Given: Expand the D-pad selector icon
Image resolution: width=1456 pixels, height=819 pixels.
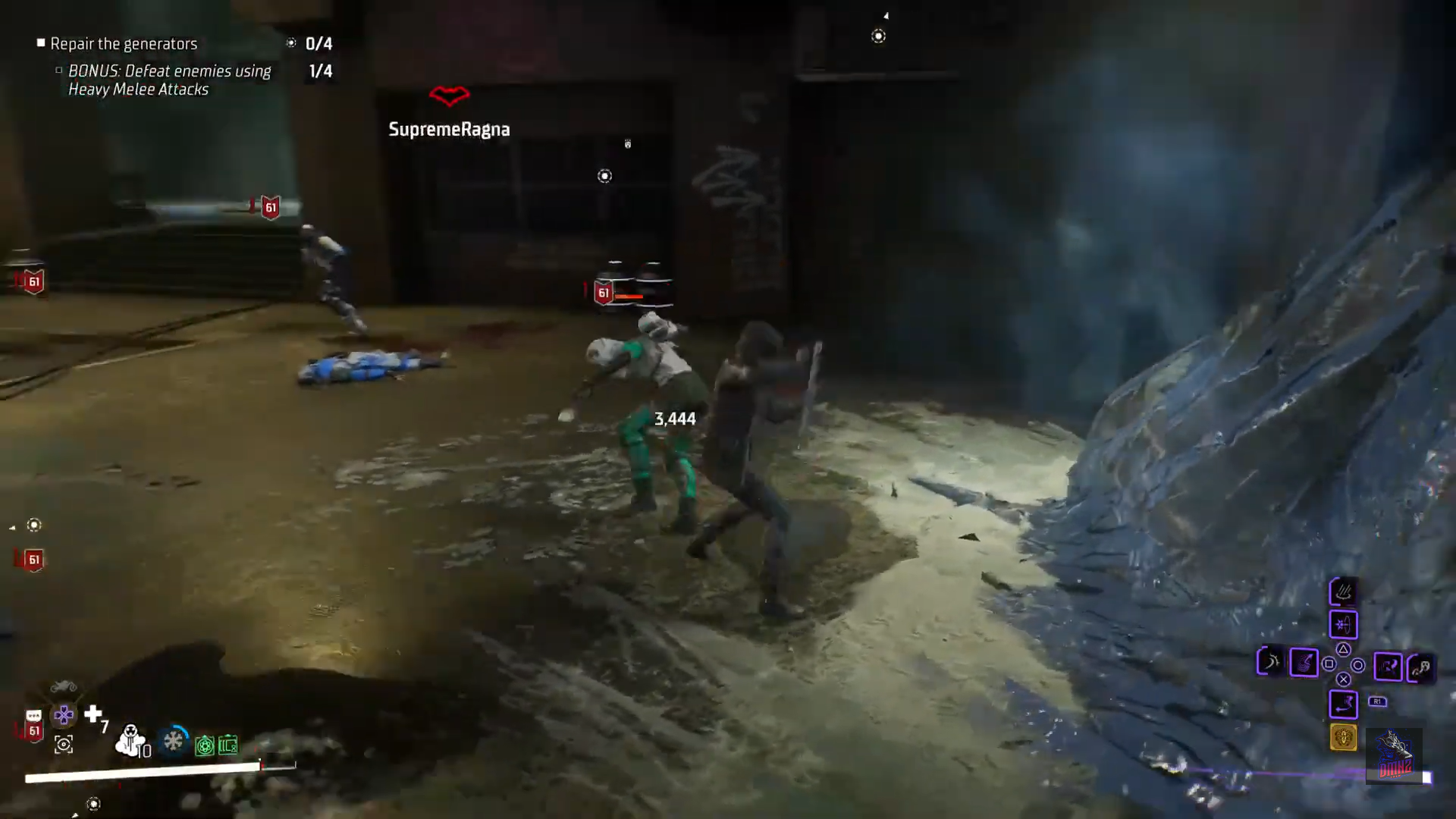Looking at the screenshot, I should [62, 714].
